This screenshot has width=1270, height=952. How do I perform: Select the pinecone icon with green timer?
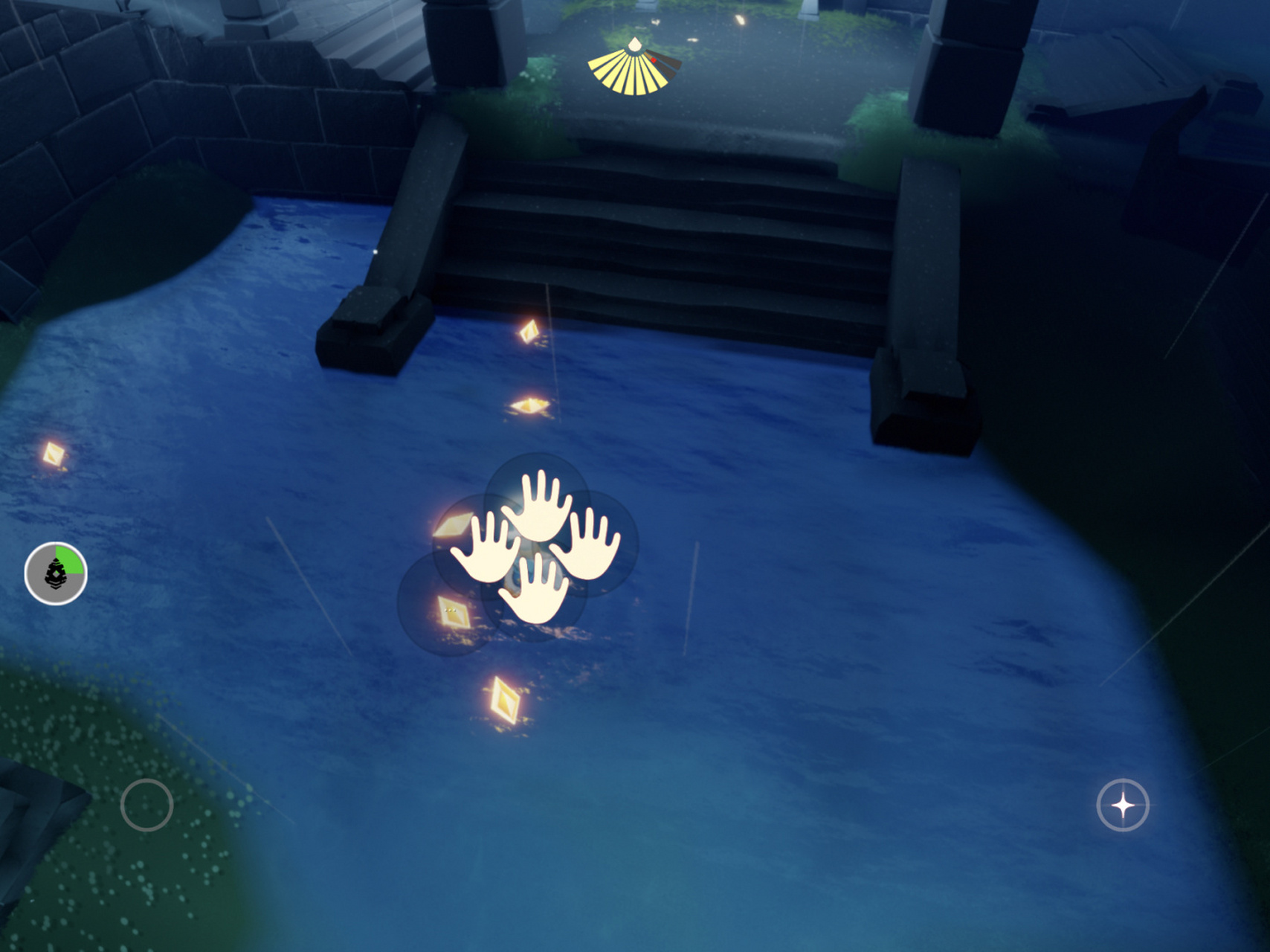click(x=56, y=573)
